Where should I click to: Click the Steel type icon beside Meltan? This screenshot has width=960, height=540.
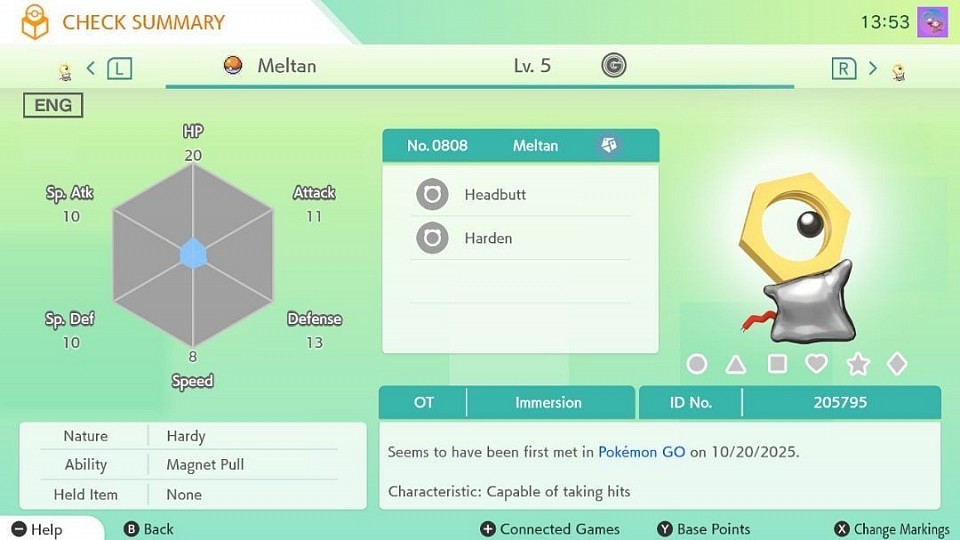tap(608, 146)
